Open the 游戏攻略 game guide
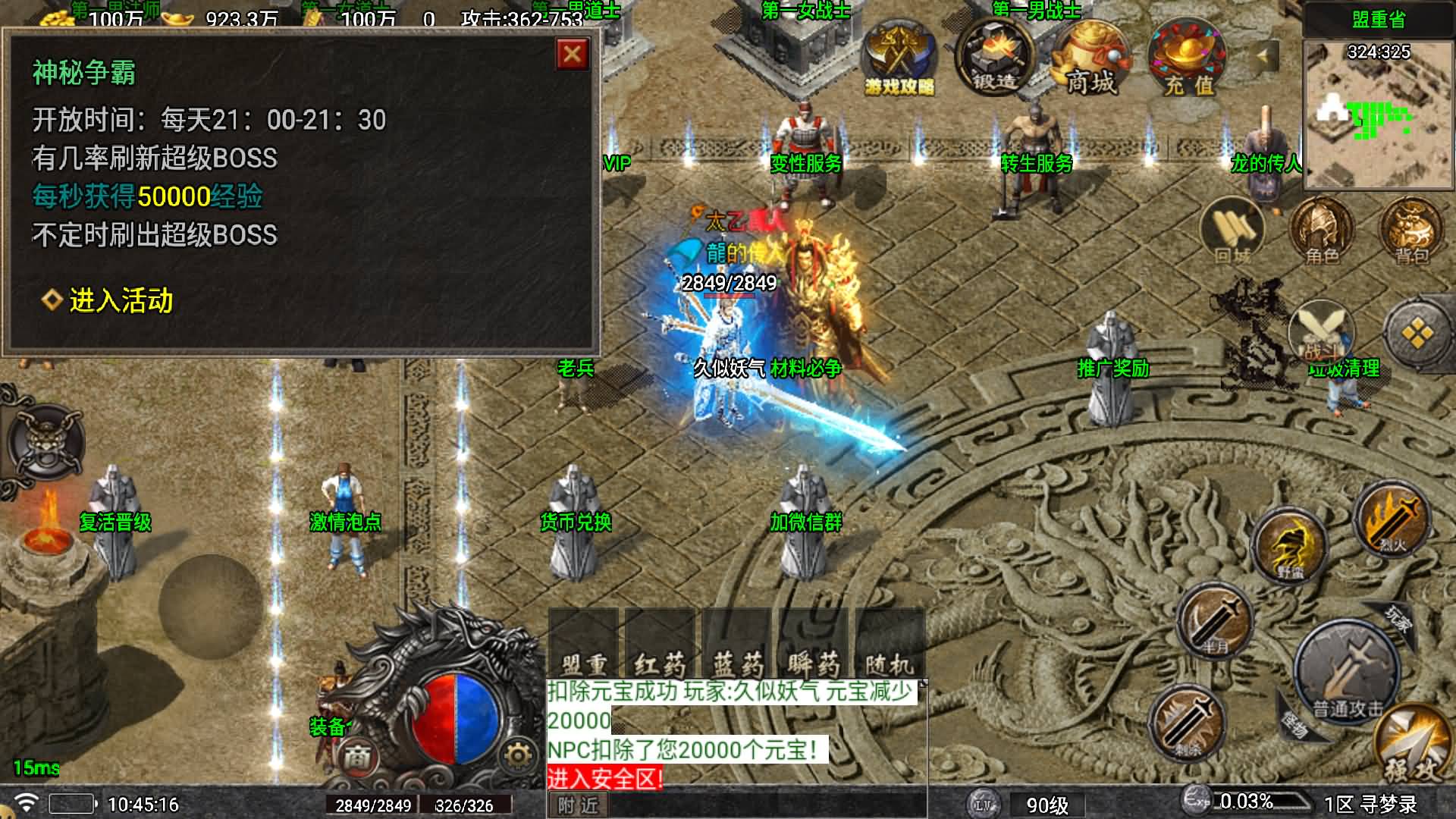 pos(899,60)
